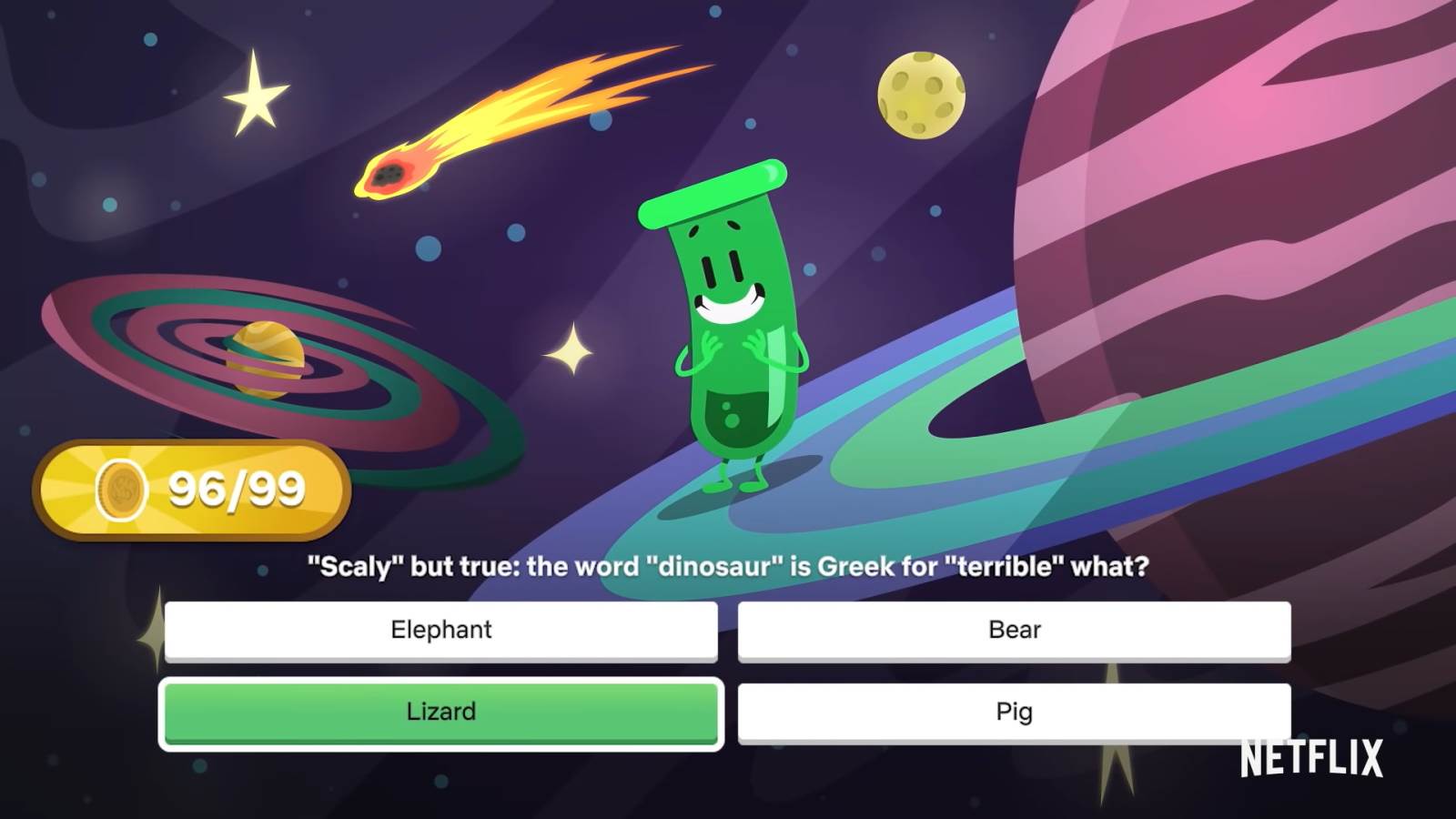Choose the Pig answer option
1456x819 pixels.
[x=1014, y=713]
